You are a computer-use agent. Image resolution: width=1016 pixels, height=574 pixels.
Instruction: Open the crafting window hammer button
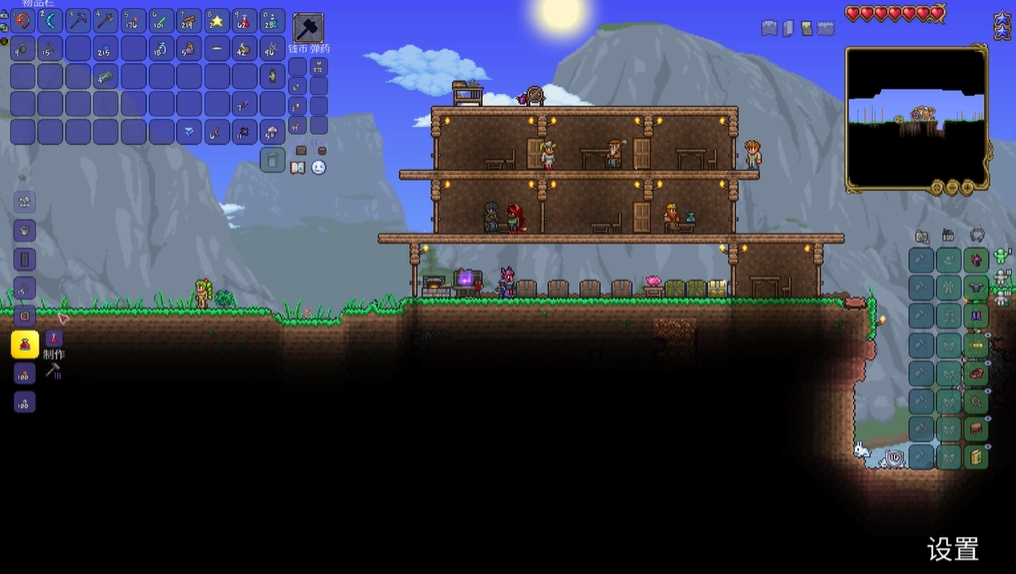pyautogui.click(x=53, y=371)
